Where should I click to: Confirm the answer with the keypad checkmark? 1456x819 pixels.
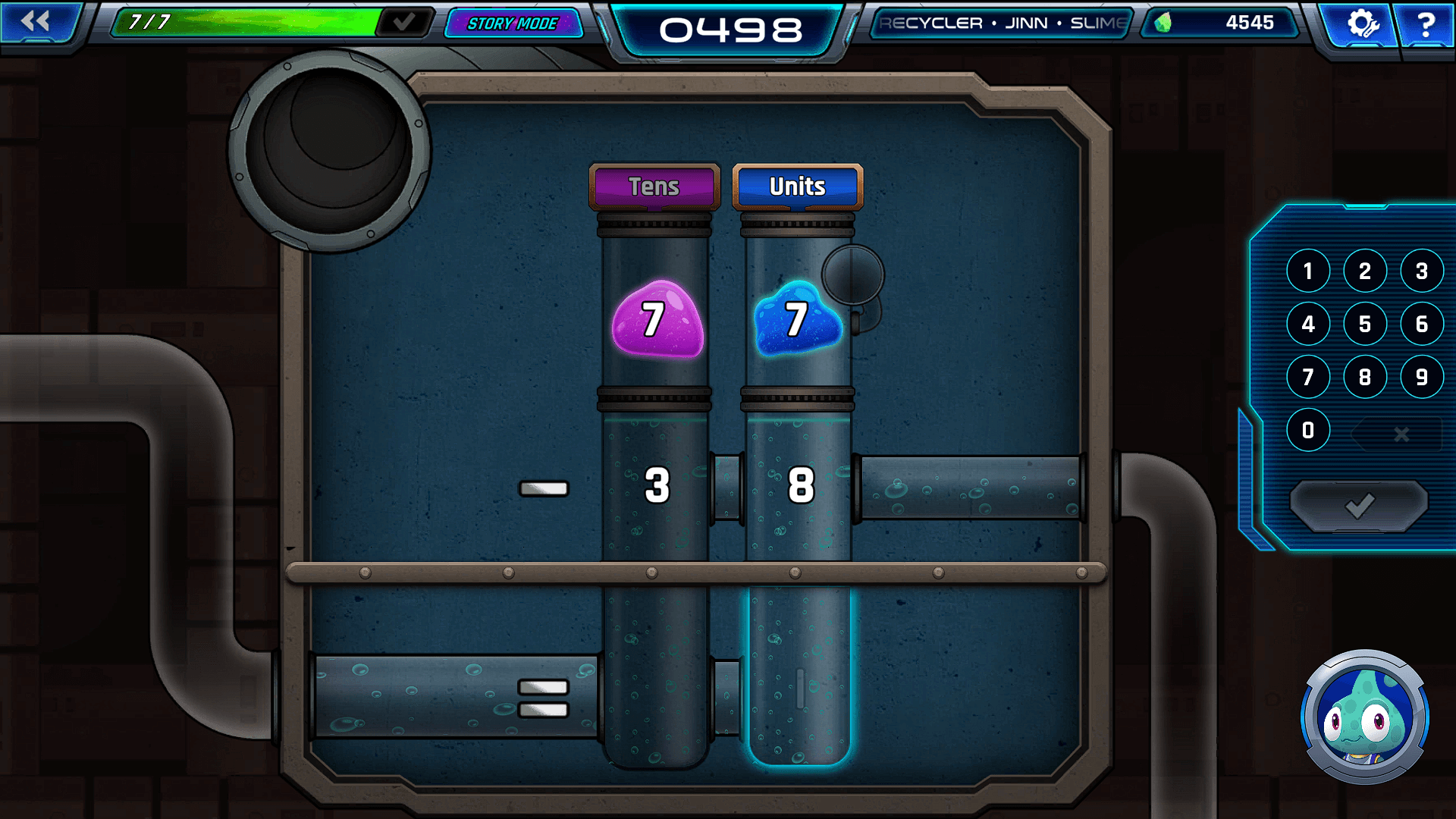(x=1359, y=506)
